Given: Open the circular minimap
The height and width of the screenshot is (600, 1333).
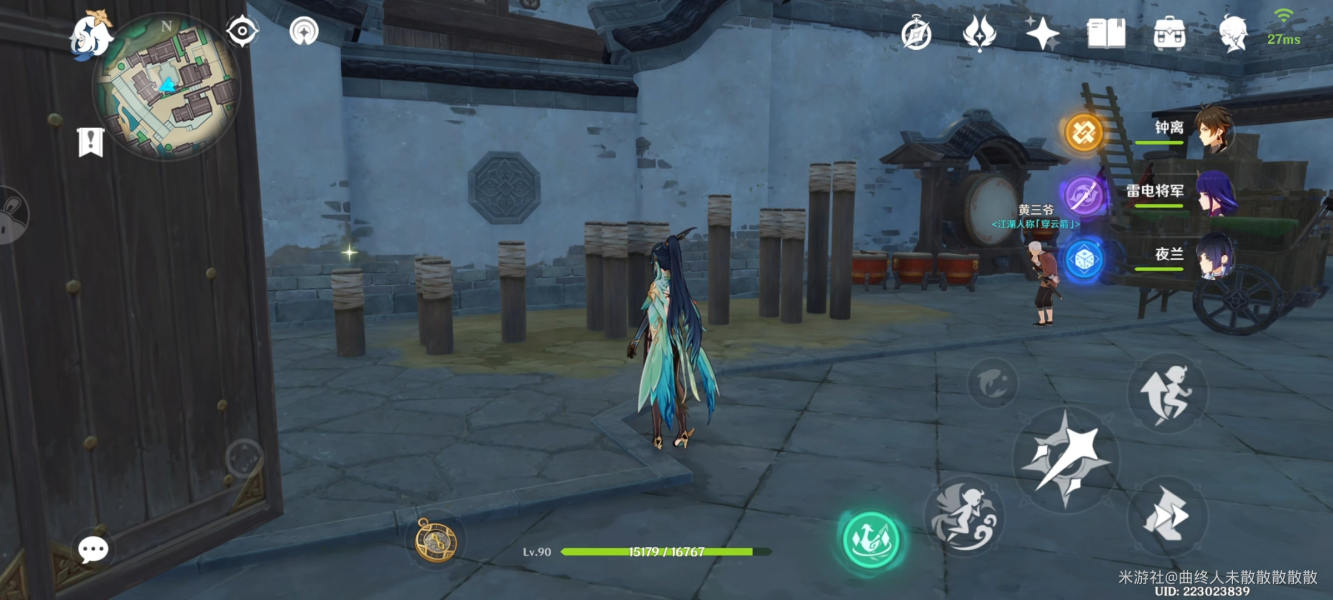Looking at the screenshot, I should 166,88.
